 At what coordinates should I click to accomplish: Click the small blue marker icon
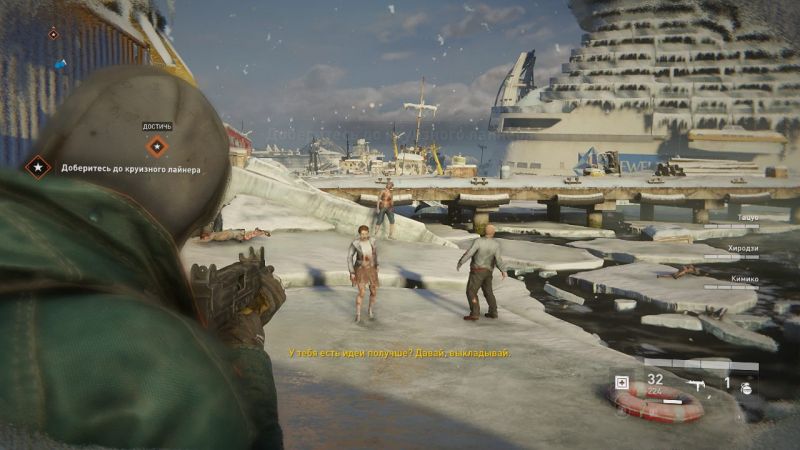coord(60,64)
